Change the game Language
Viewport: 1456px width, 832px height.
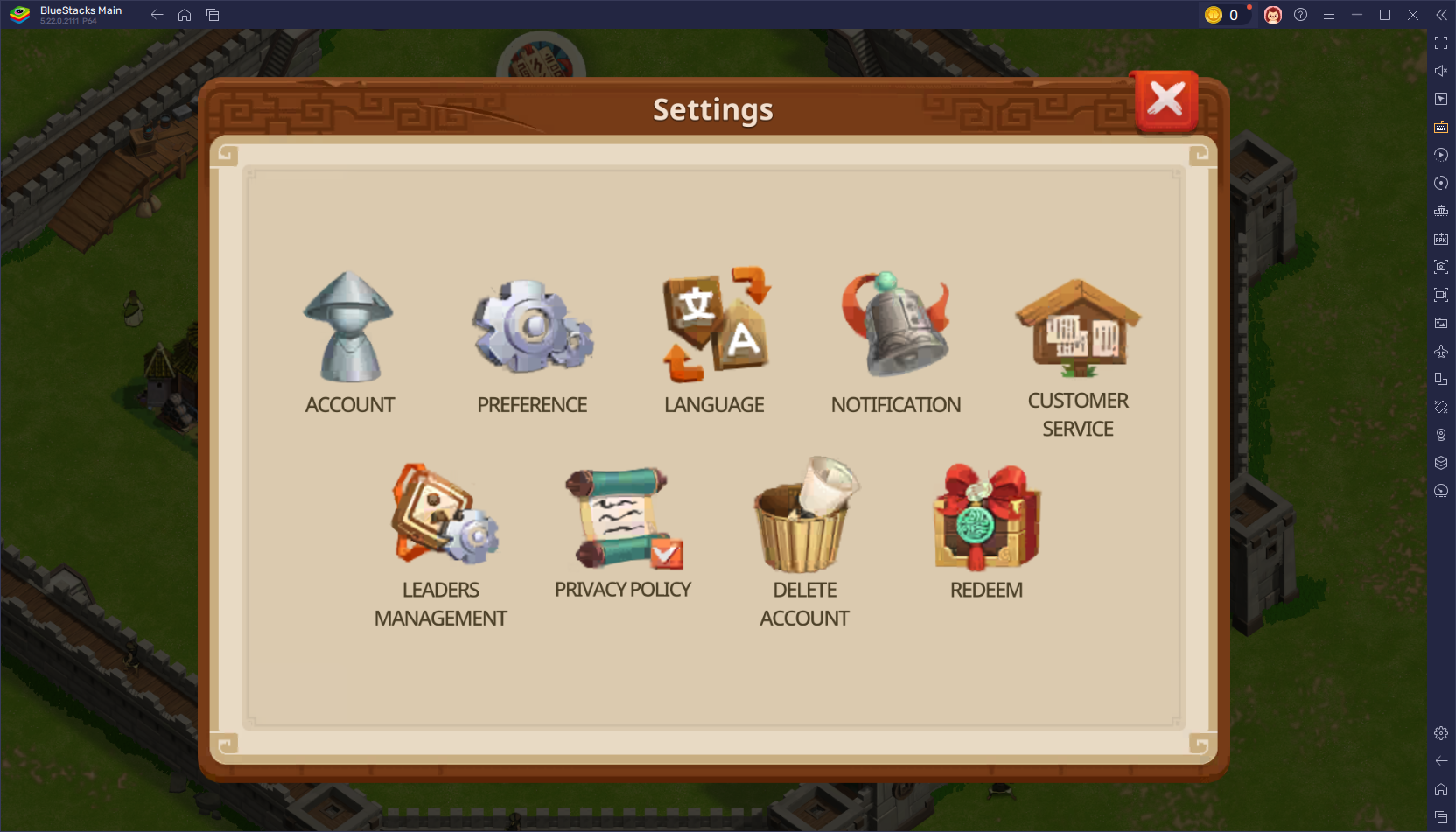click(x=713, y=324)
